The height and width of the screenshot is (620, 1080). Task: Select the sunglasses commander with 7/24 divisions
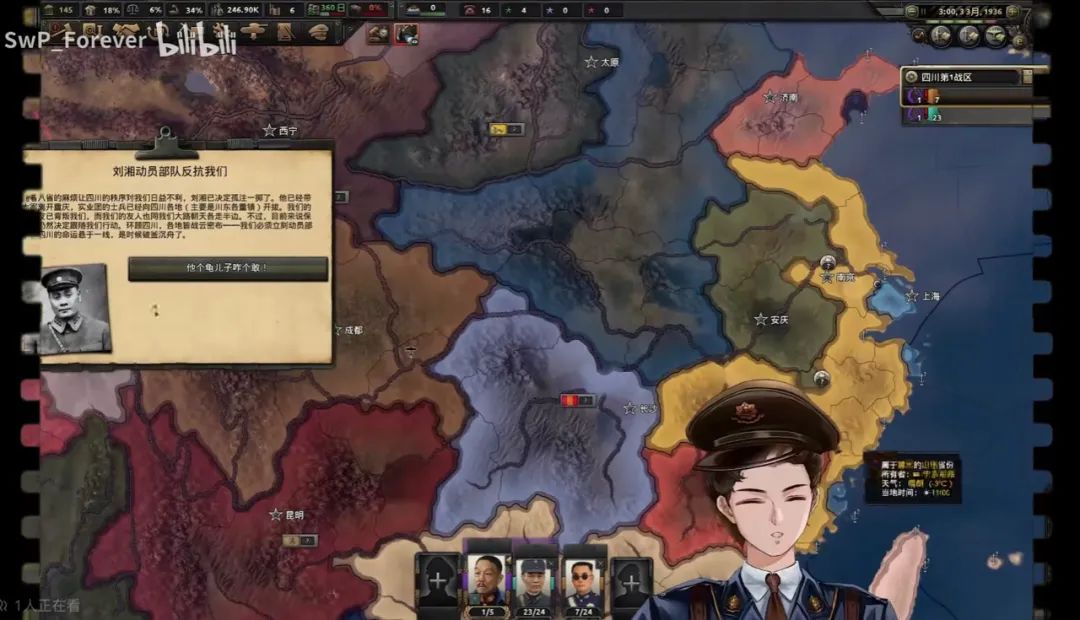[x=584, y=581]
